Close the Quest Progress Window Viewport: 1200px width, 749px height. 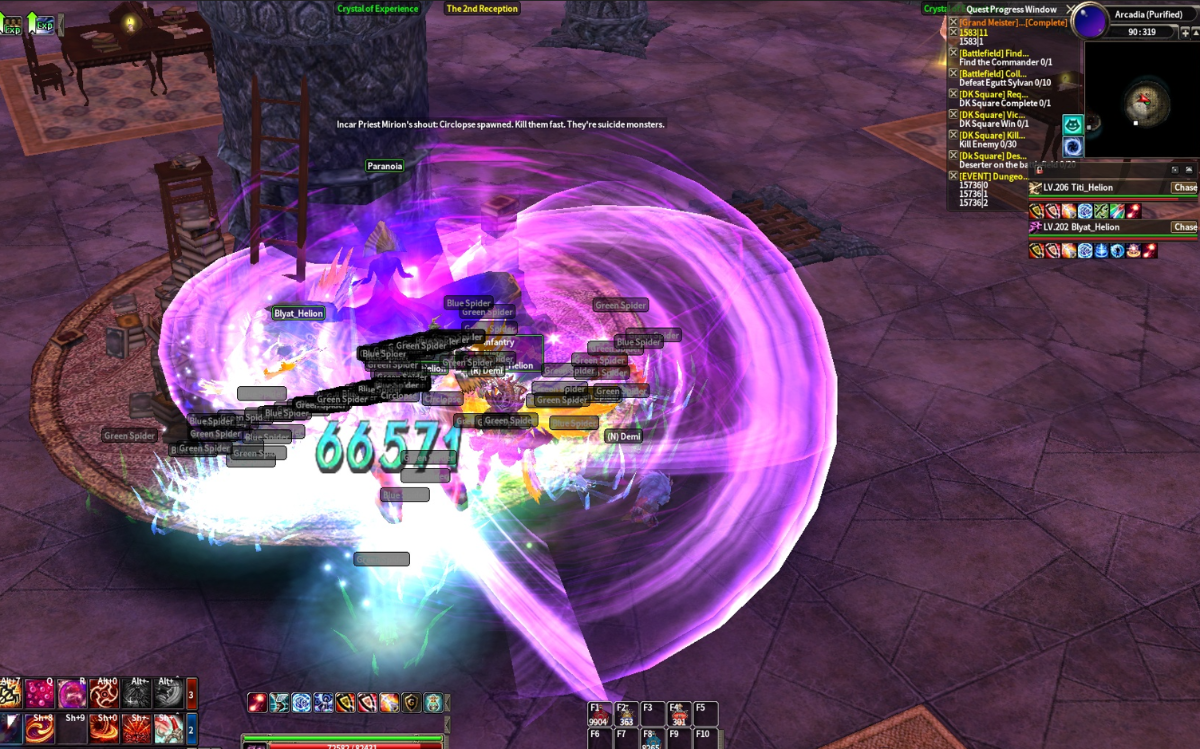[1071, 9]
